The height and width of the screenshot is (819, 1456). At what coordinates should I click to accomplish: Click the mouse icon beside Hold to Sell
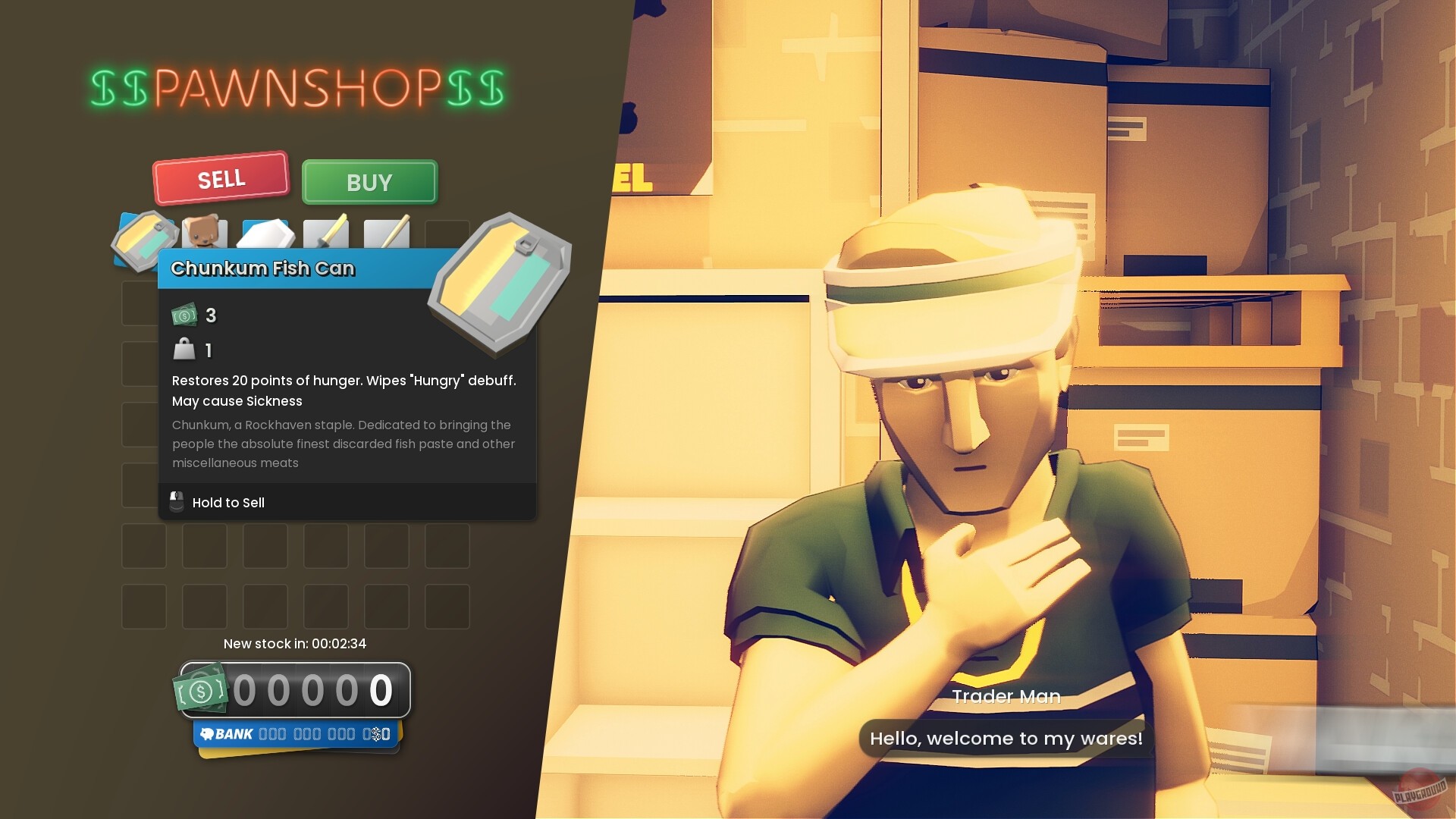pos(176,502)
